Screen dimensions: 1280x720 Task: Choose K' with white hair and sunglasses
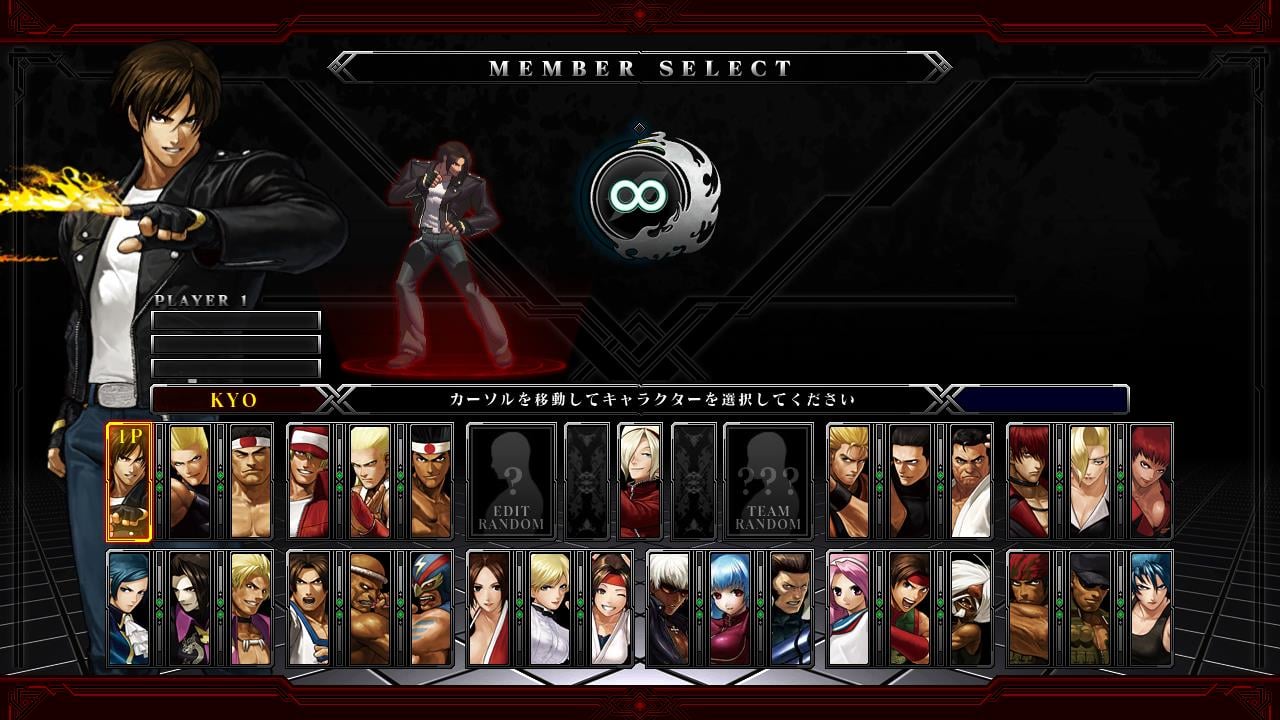(x=669, y=608)
